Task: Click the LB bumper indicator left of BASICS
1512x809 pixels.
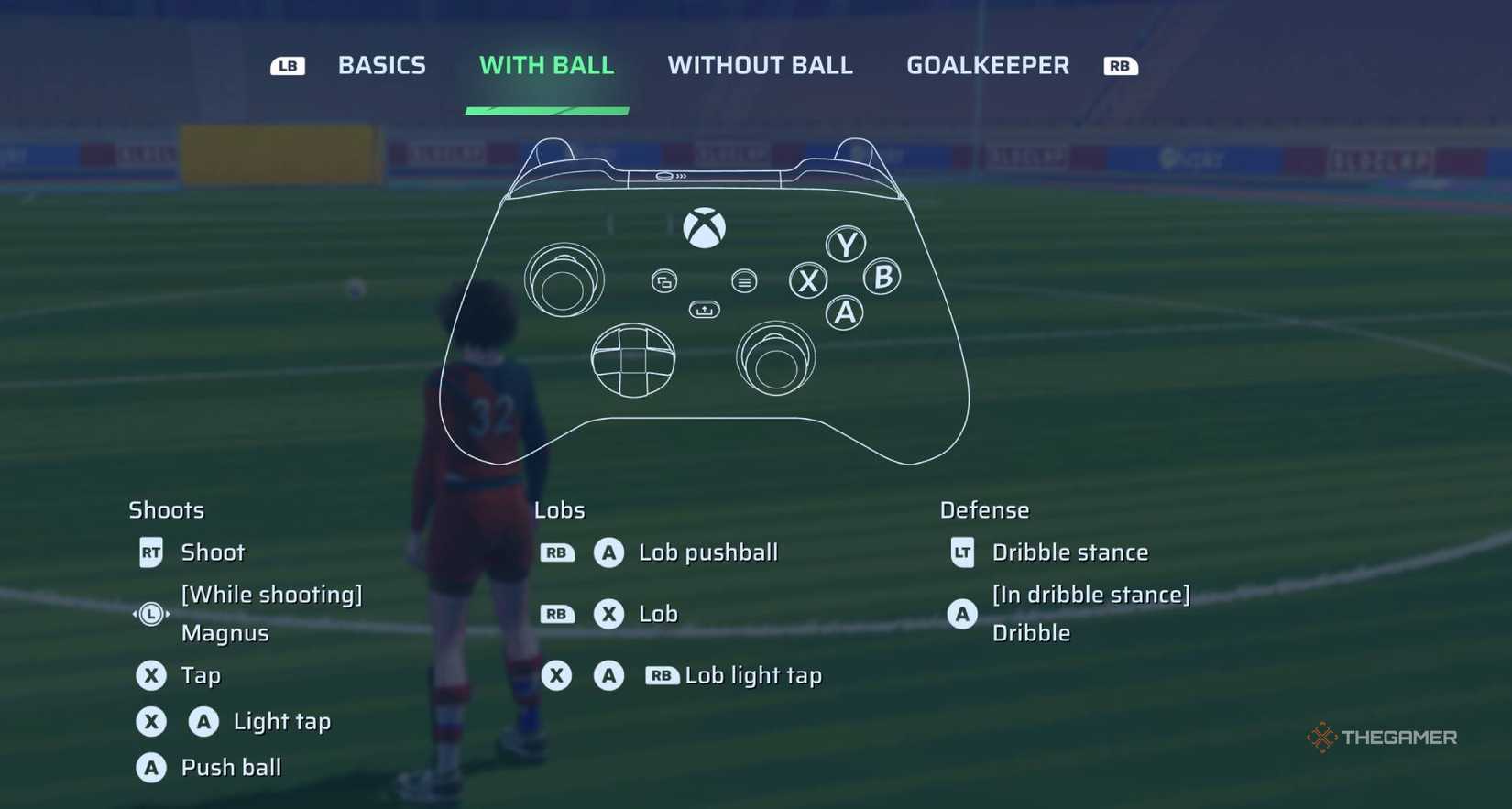Action: pos(288,65)
